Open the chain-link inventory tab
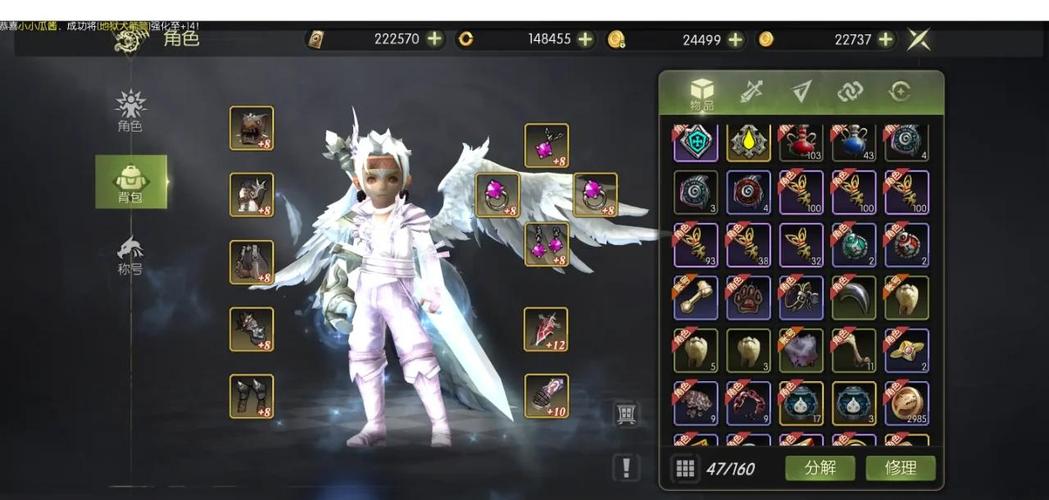 pyautogui.click(x=850, y=92)
